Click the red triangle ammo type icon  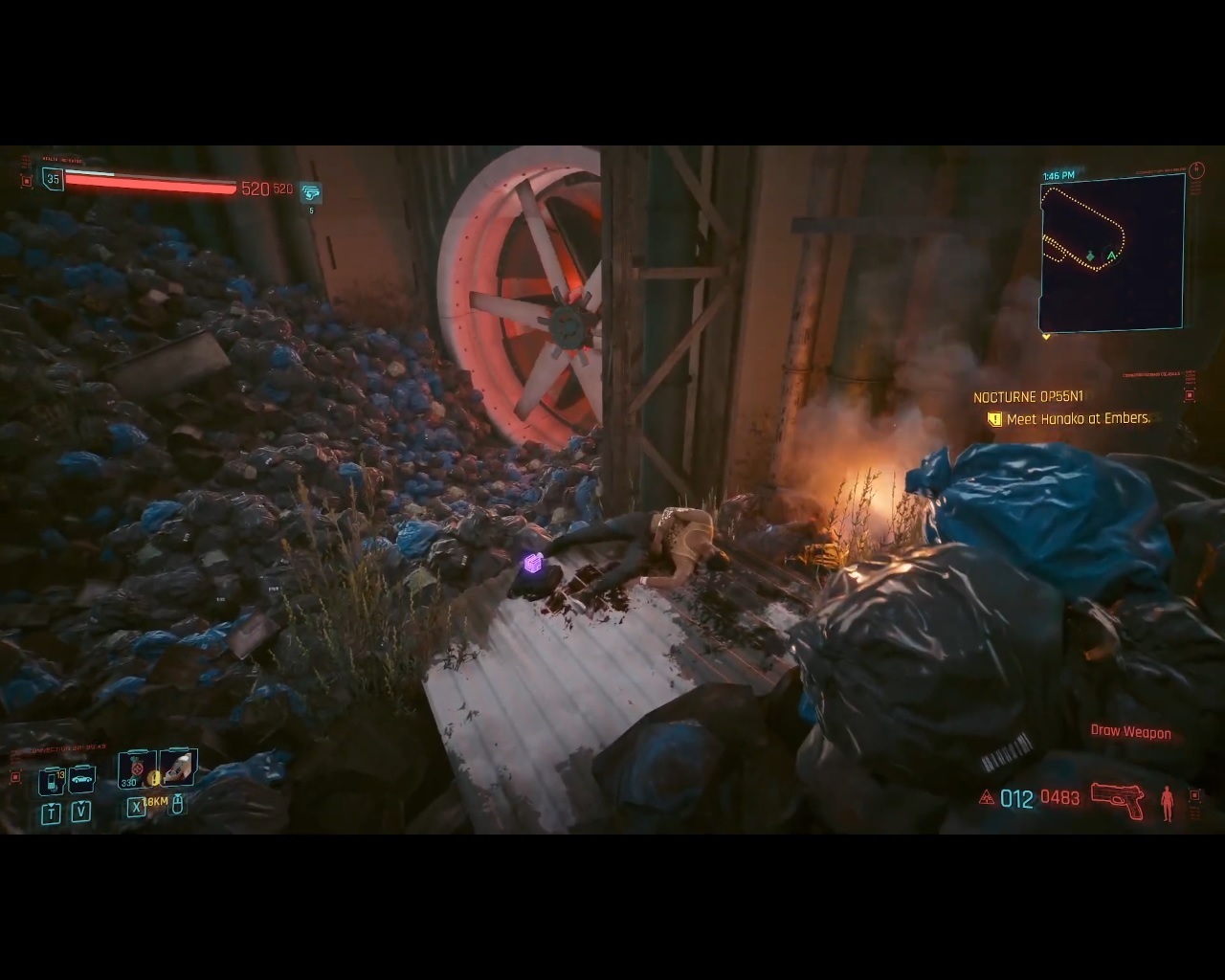coord(987,797)
